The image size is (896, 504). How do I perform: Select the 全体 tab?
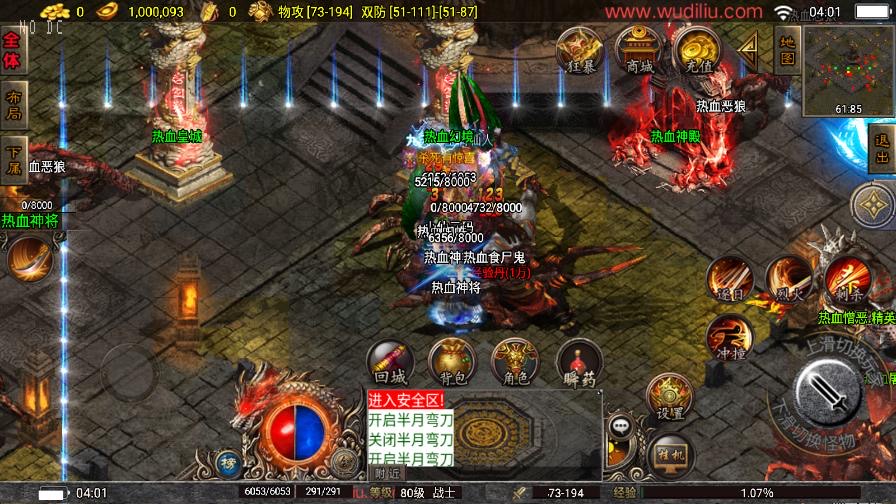[x=12, y=51]
